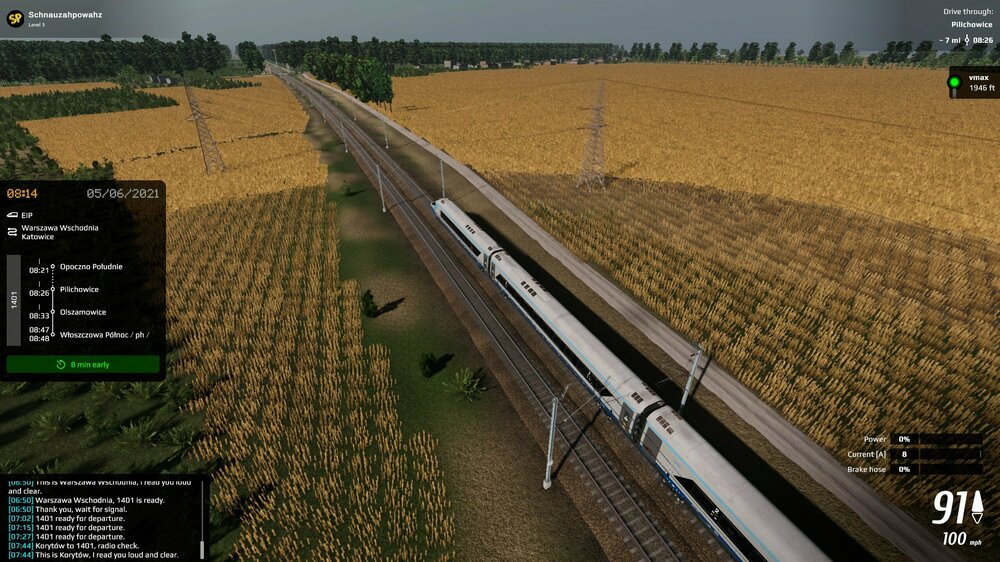This screenshot has height=562, width=1000.
Task: Click the green vmax signal indicator
Action: [955, 83]
